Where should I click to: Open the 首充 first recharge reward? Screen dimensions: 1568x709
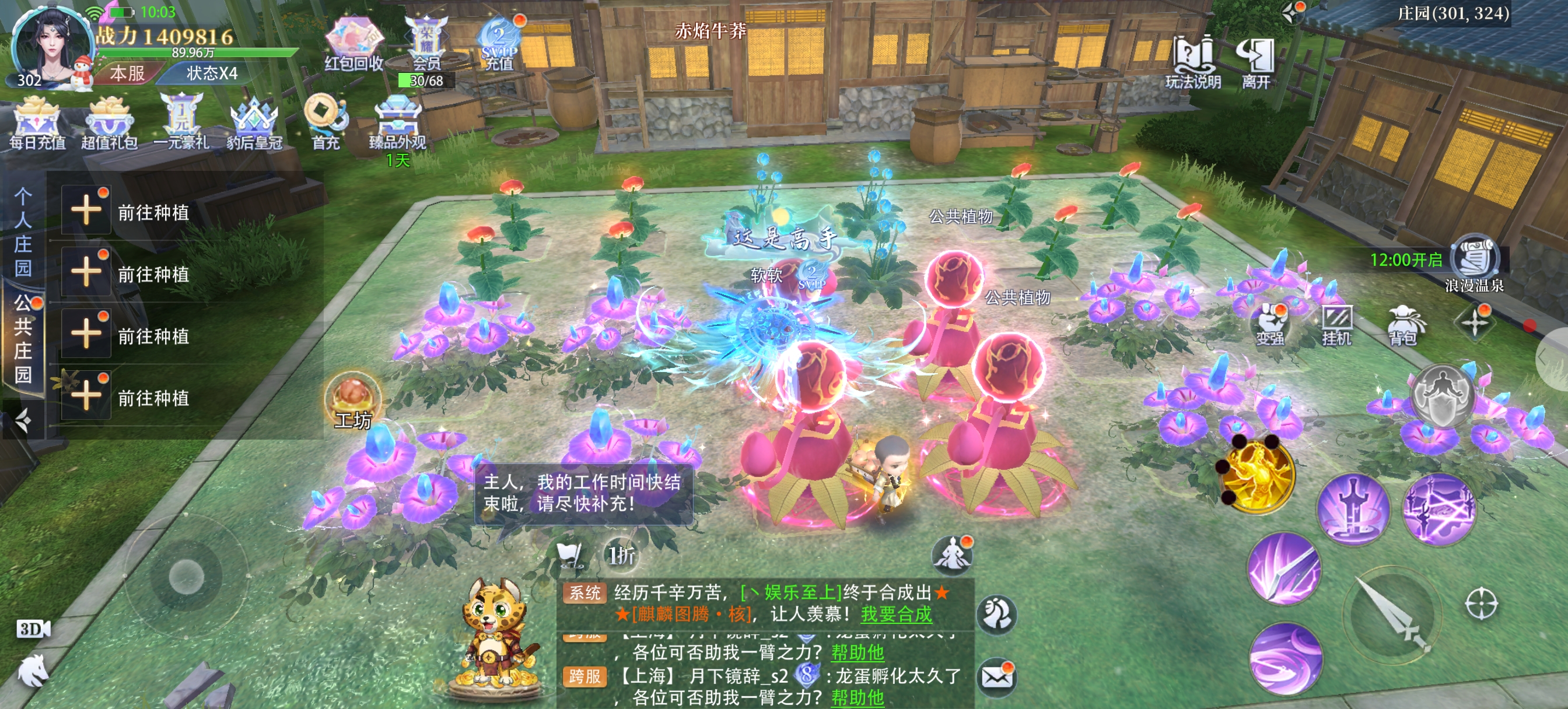[x=326, y=121]
